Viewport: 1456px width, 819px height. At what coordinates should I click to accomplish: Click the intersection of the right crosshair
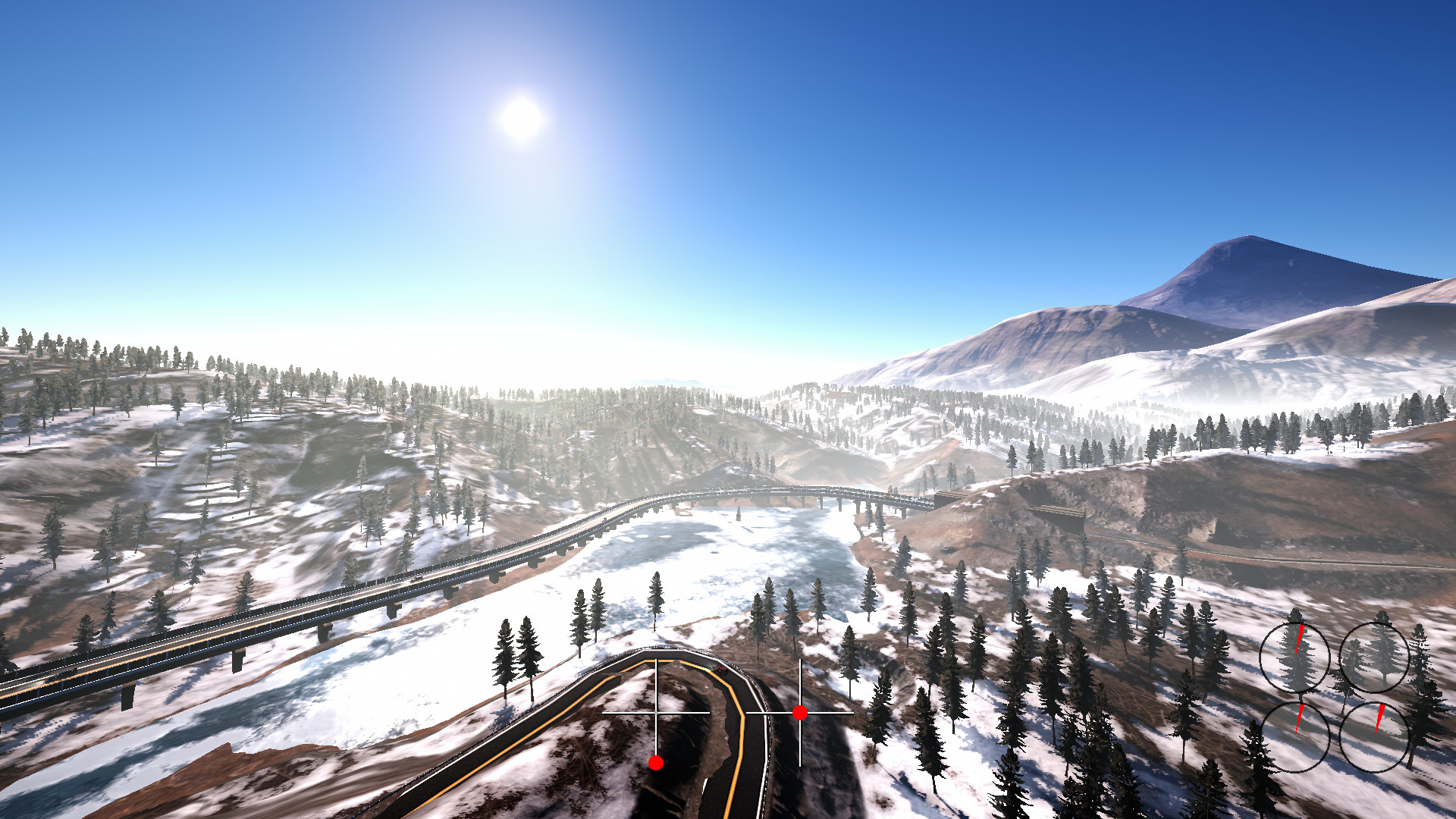(x=801, y=714)
